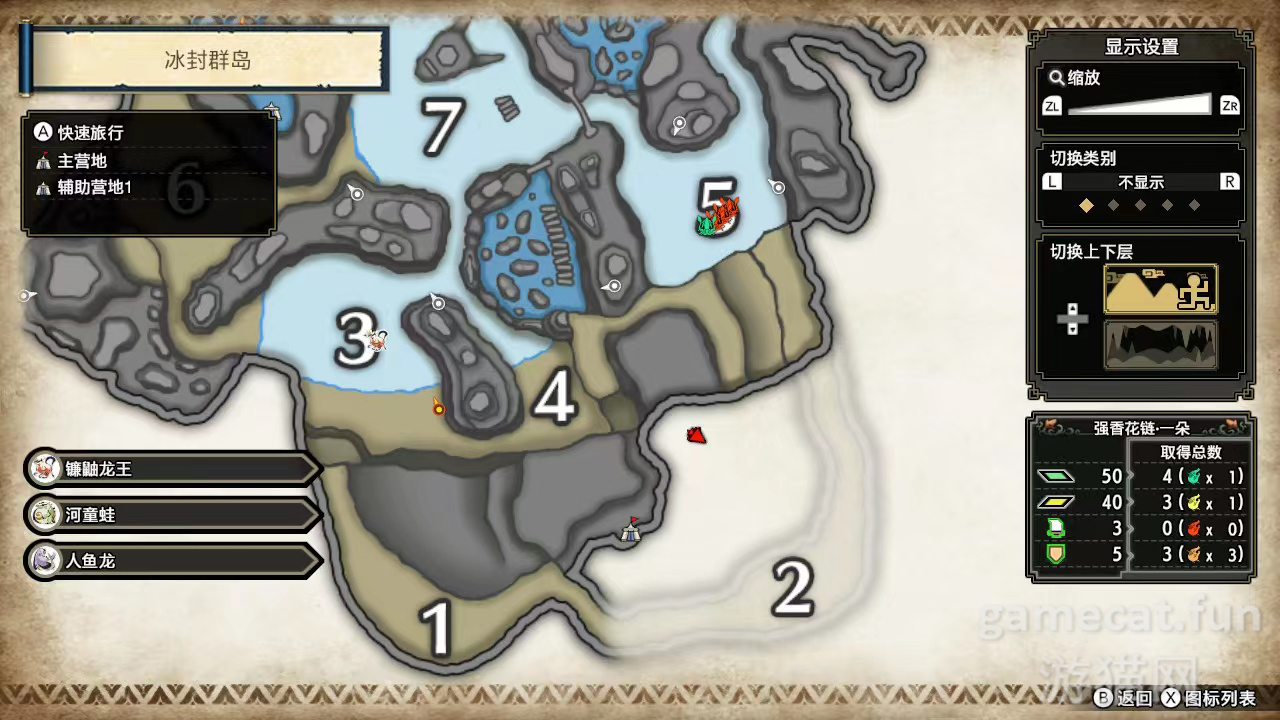Choose 辅助营地1 fast travel entry
1280x720 pixels.
[x=94, y=188]
